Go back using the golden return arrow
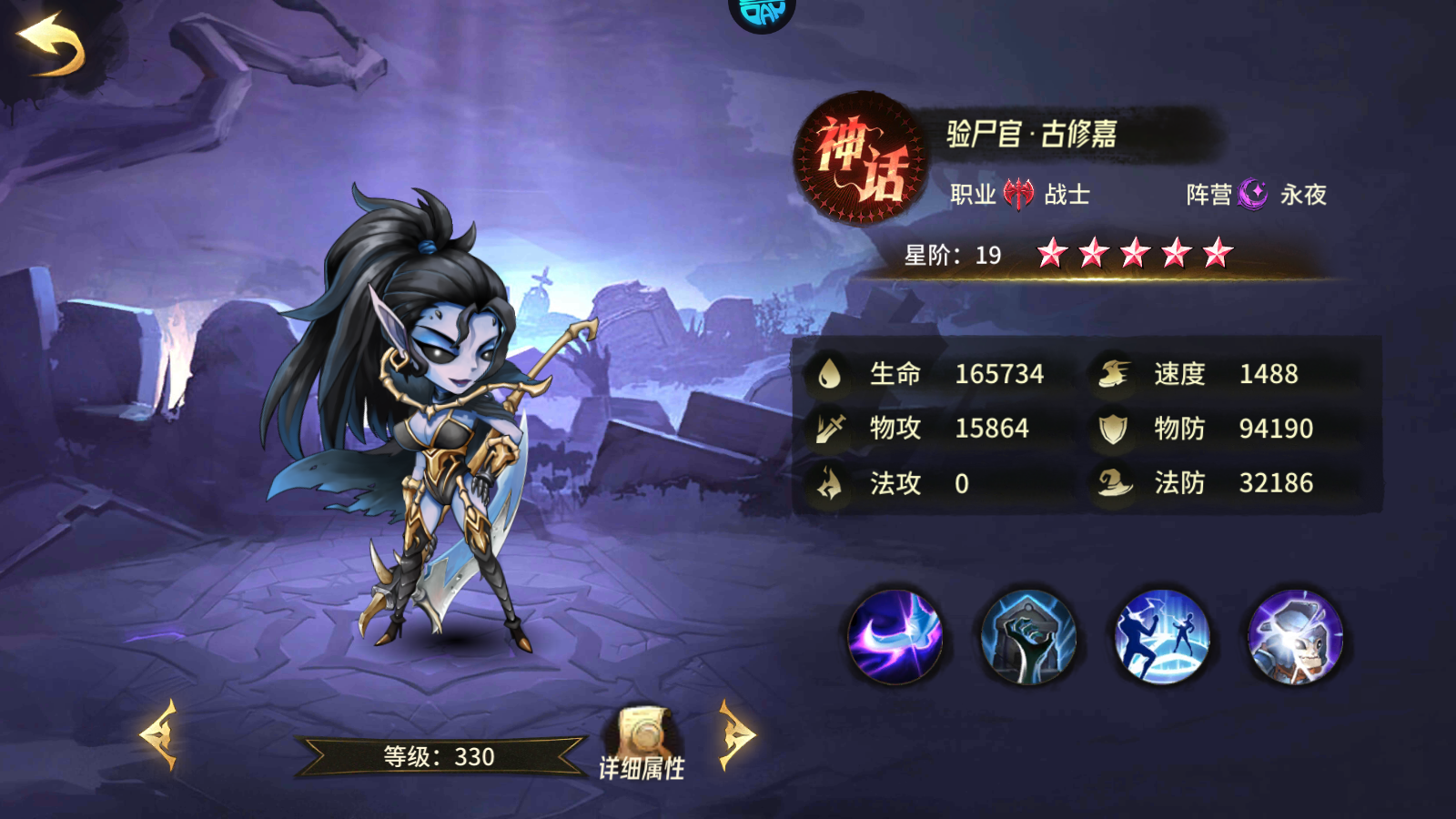Screen dimensions: 1456x819 [52, 45]
